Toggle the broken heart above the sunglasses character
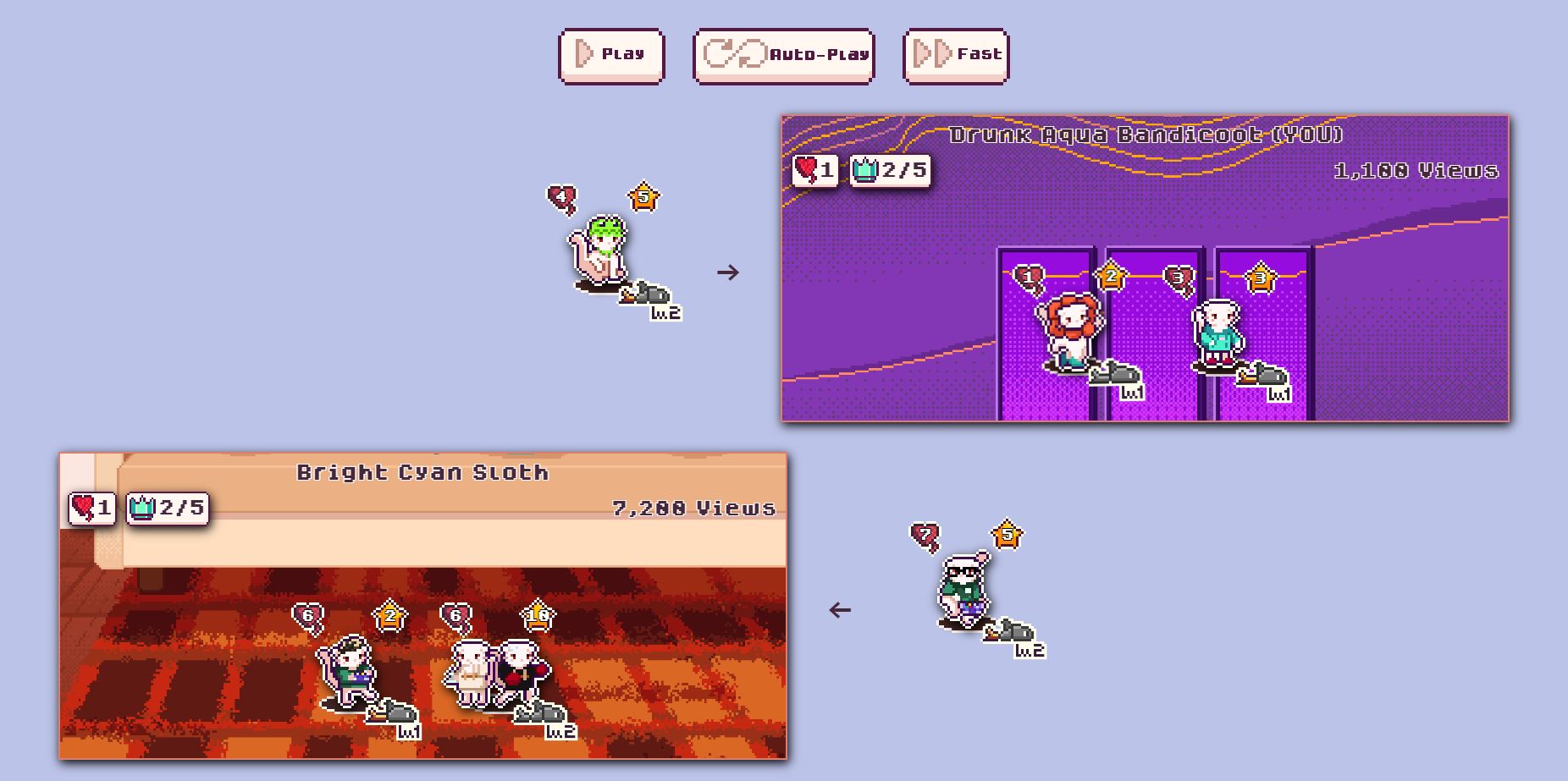This screenshot has width=1568, height=781. click(x=924, y=534)
